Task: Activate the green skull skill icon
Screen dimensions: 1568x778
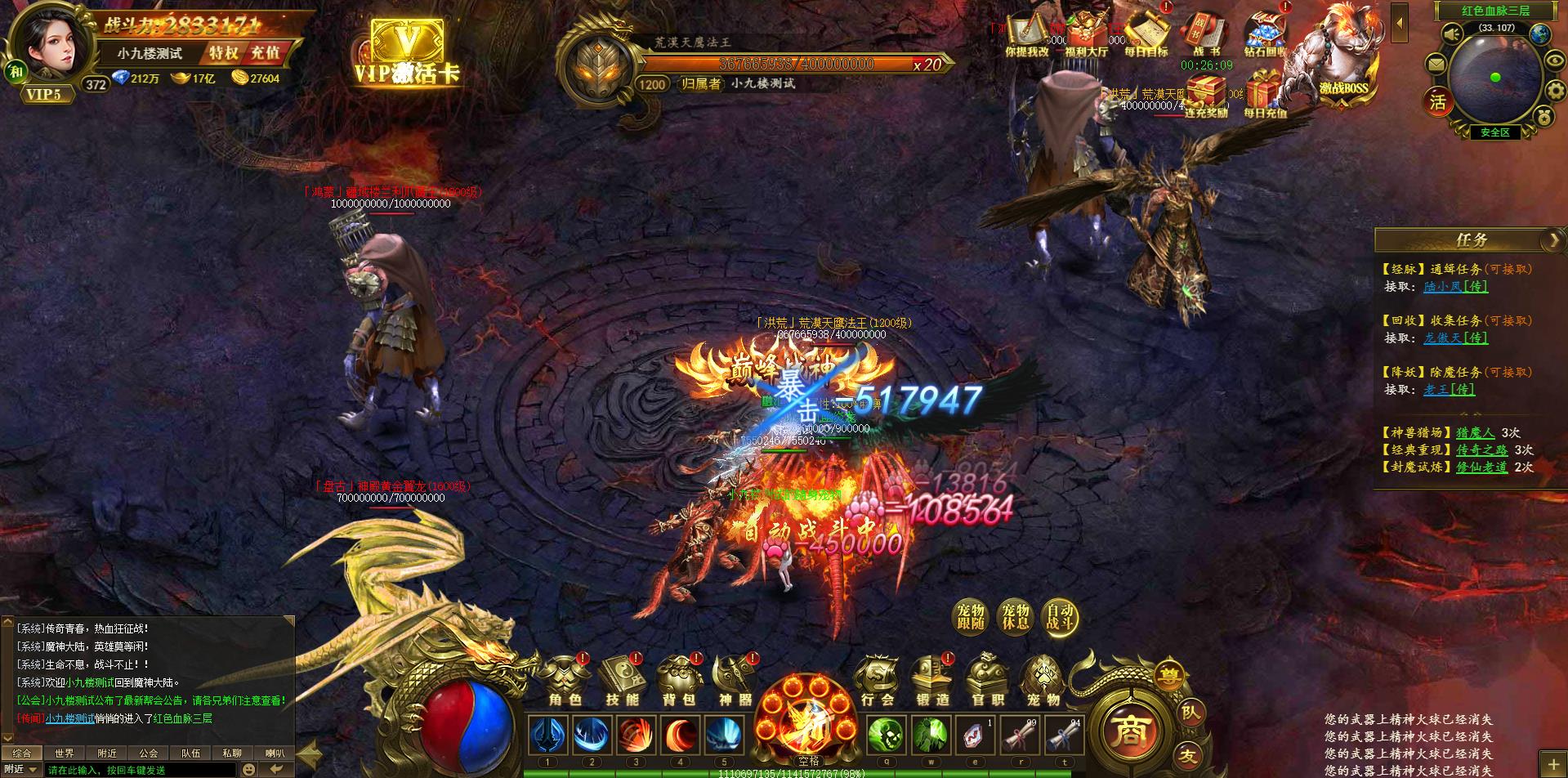Action: pos(885,736)
